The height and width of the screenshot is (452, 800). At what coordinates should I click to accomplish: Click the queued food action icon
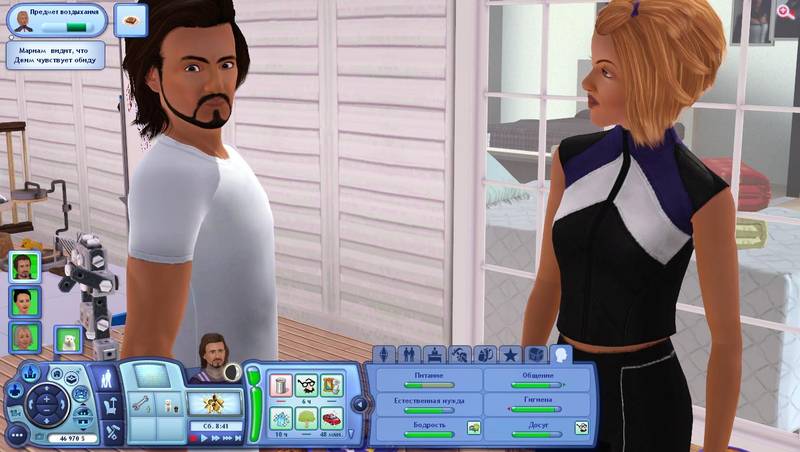pos(131,16)
